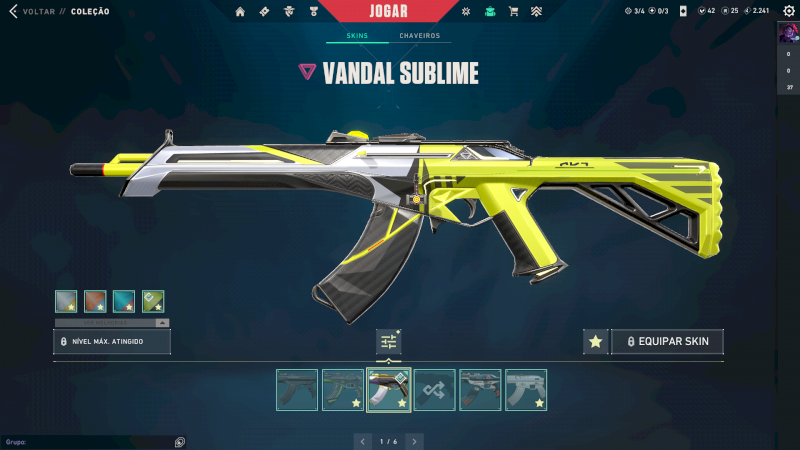Toggle the favorite star button
The height and width of the screenshot is (450, 800).
coord(595,342)
